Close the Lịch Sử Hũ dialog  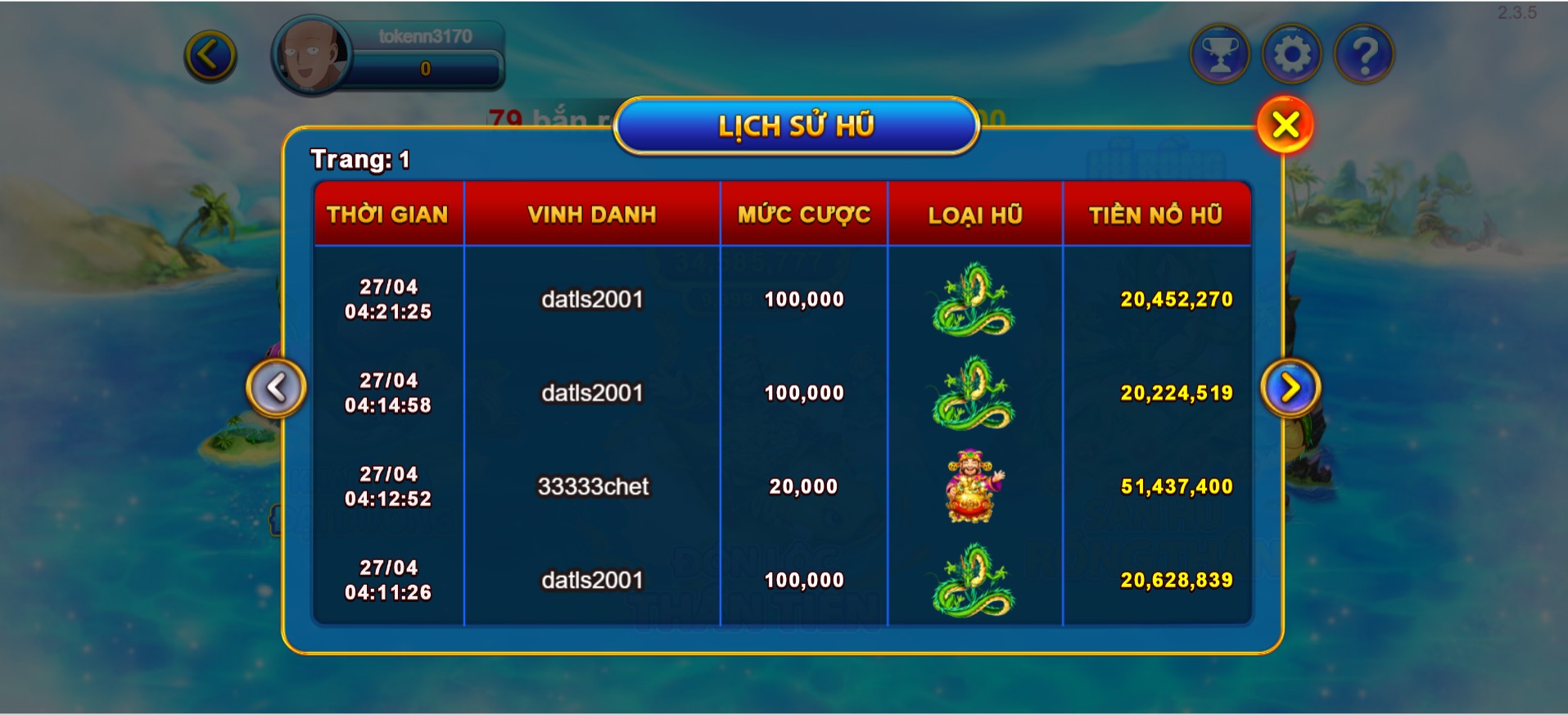click(x=1284, y=124)
